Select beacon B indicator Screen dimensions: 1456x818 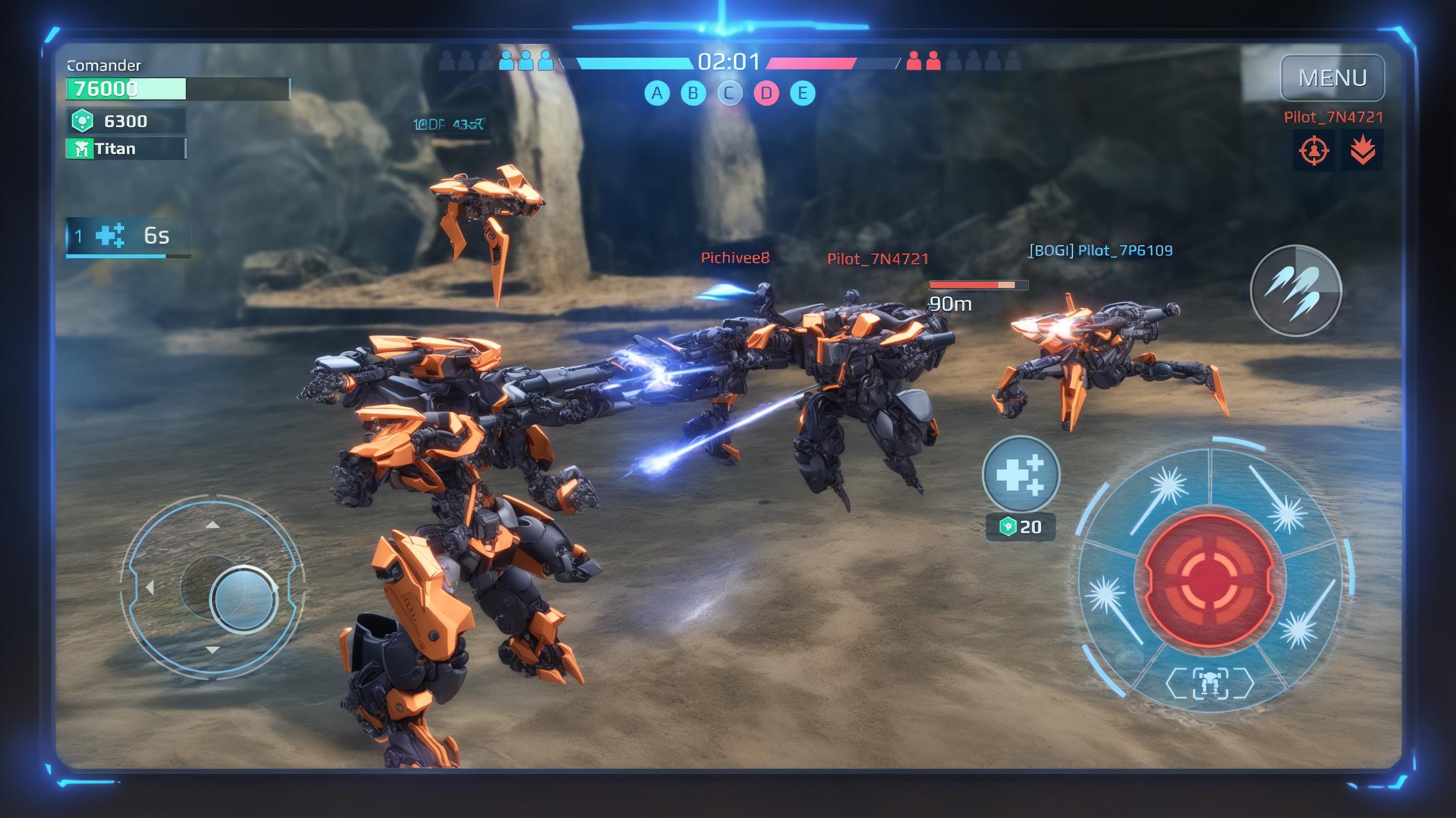point(693,93)
